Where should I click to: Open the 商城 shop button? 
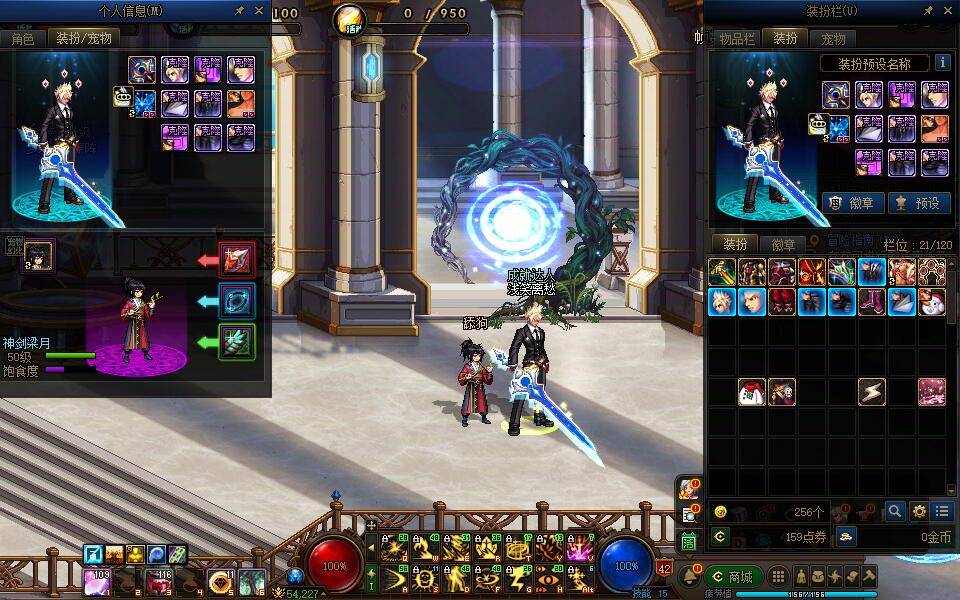click(732, 576)
